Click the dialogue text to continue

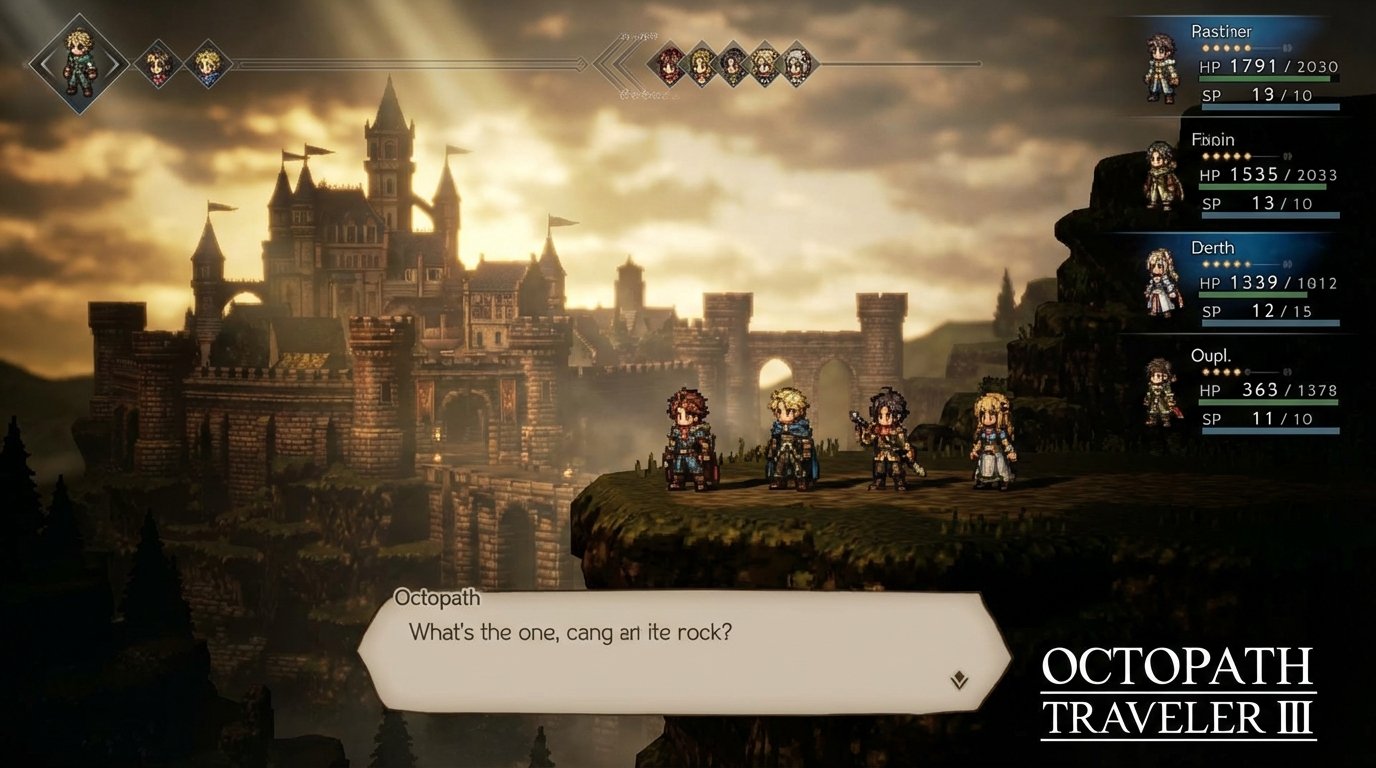572,633
